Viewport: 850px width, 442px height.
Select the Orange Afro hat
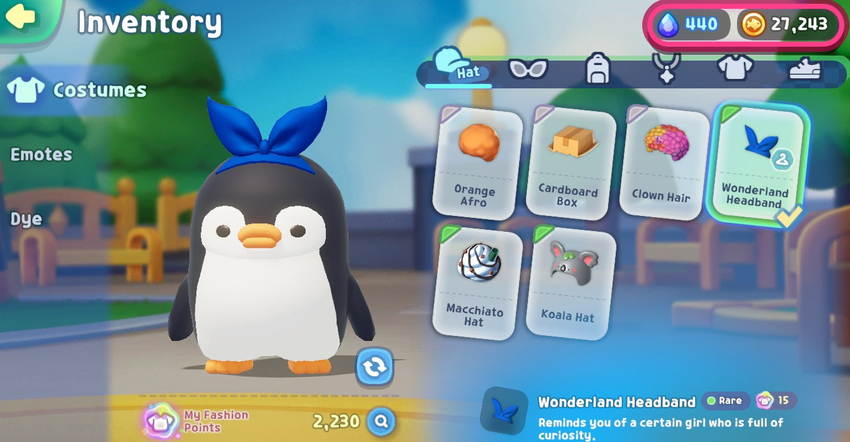click(x=477, y=160)
